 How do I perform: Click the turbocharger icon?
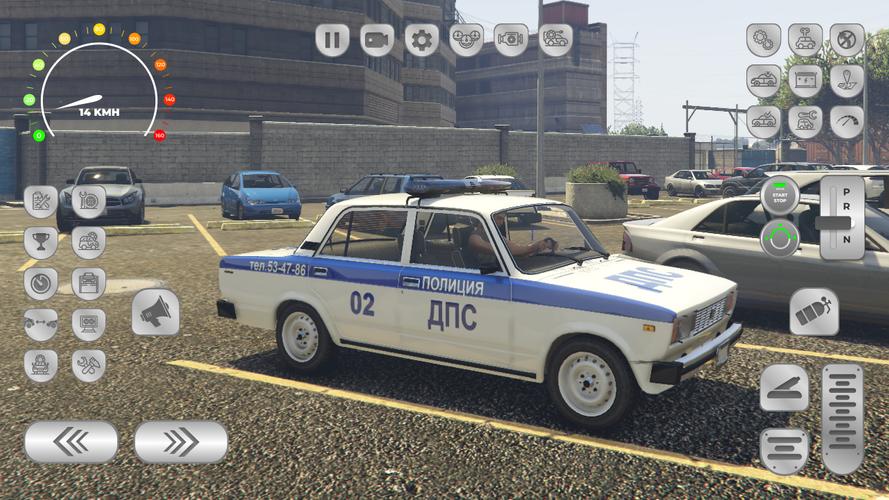89,201
